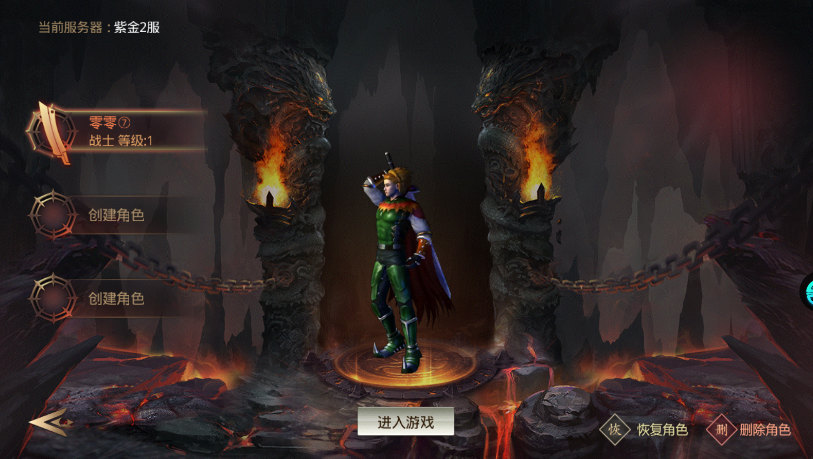Go back using the golden arrow button

pos(47,423)
